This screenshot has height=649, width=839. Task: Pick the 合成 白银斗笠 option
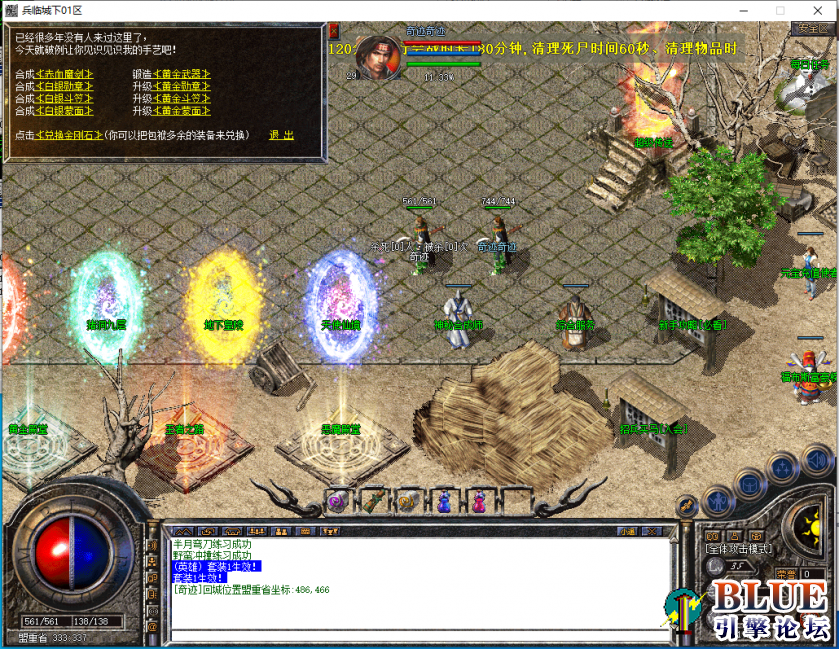(66, 99)
